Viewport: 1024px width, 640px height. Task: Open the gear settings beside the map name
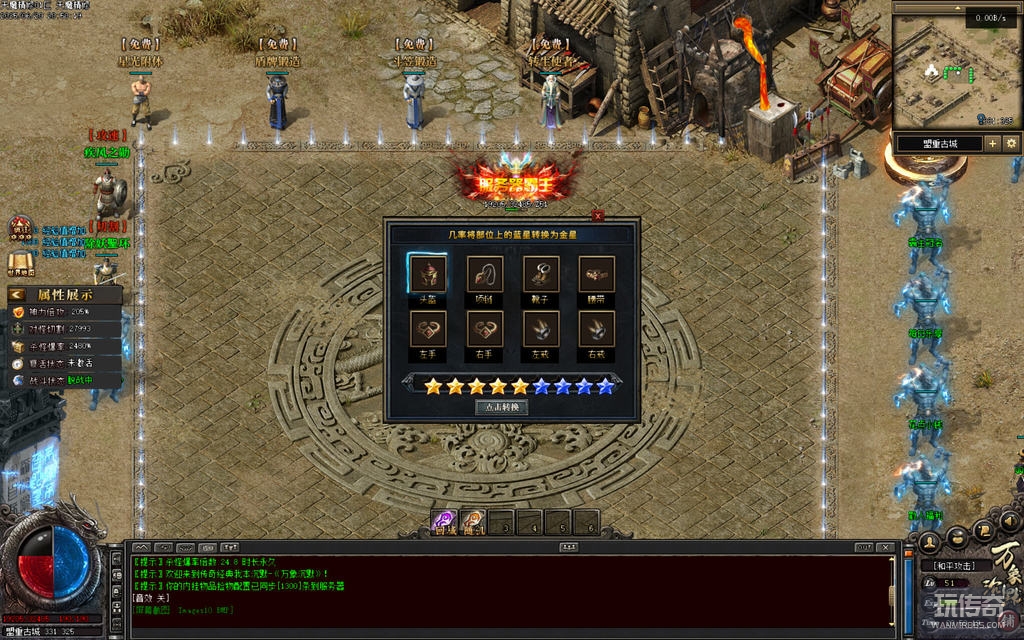pyautogui.click(x=1011, y=144)
